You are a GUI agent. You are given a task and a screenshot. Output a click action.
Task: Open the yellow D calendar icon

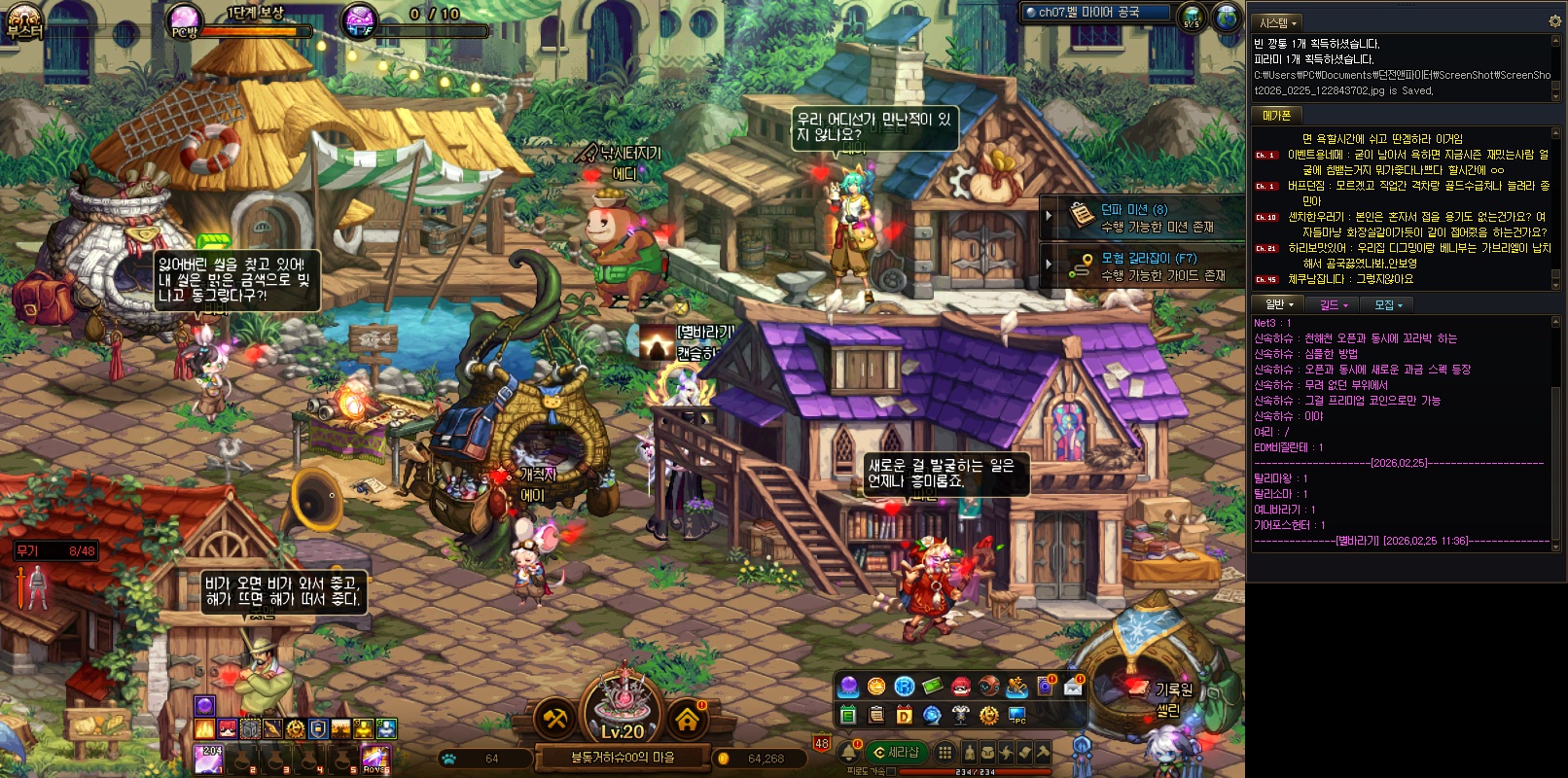[904, 716]
